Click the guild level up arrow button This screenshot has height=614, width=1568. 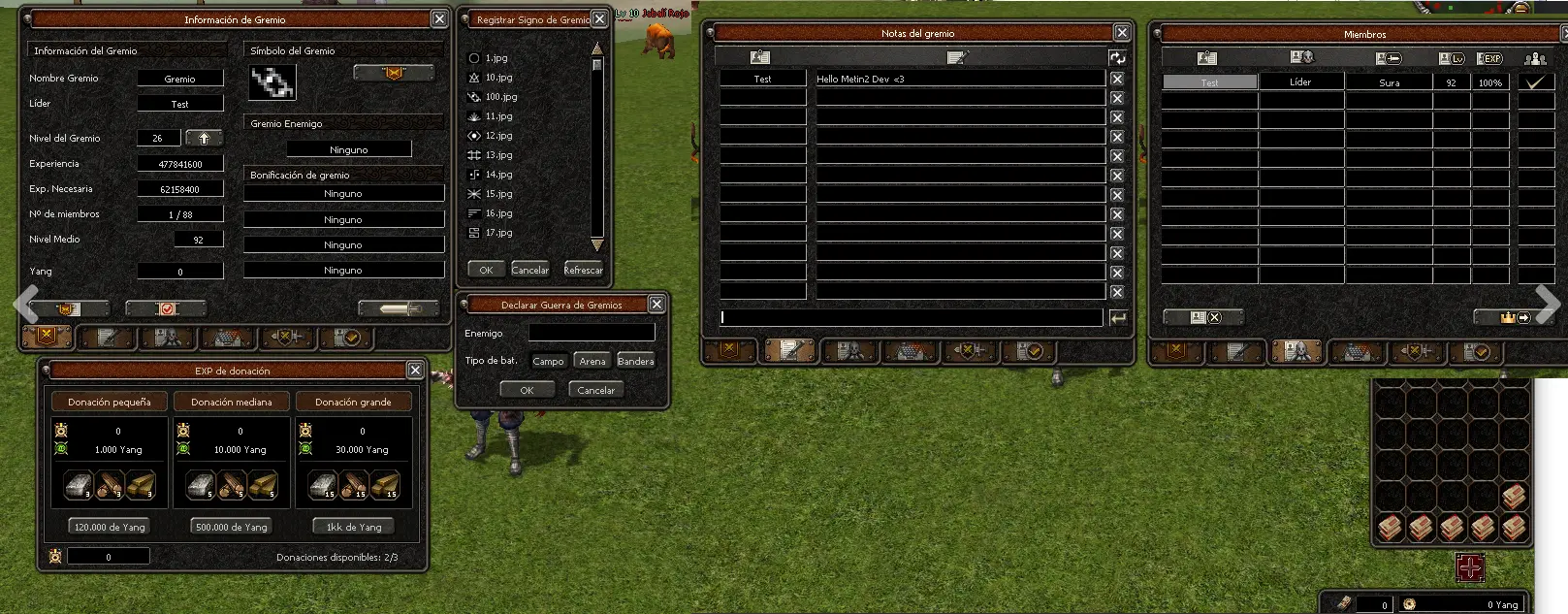click(x=204, y=138)
